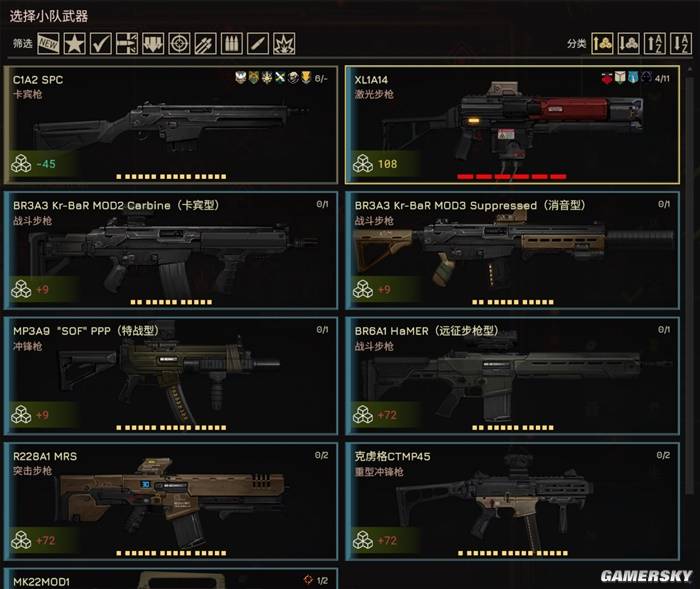Select the R228A1 MRS assault rifle
The image size is (700, 589).
170,502
